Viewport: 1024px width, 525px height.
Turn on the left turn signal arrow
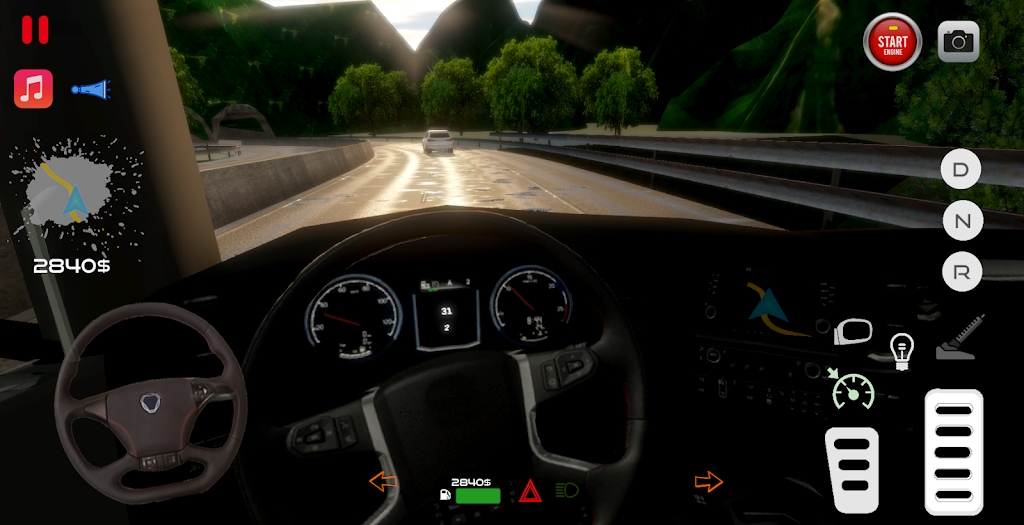click(383, 481)
